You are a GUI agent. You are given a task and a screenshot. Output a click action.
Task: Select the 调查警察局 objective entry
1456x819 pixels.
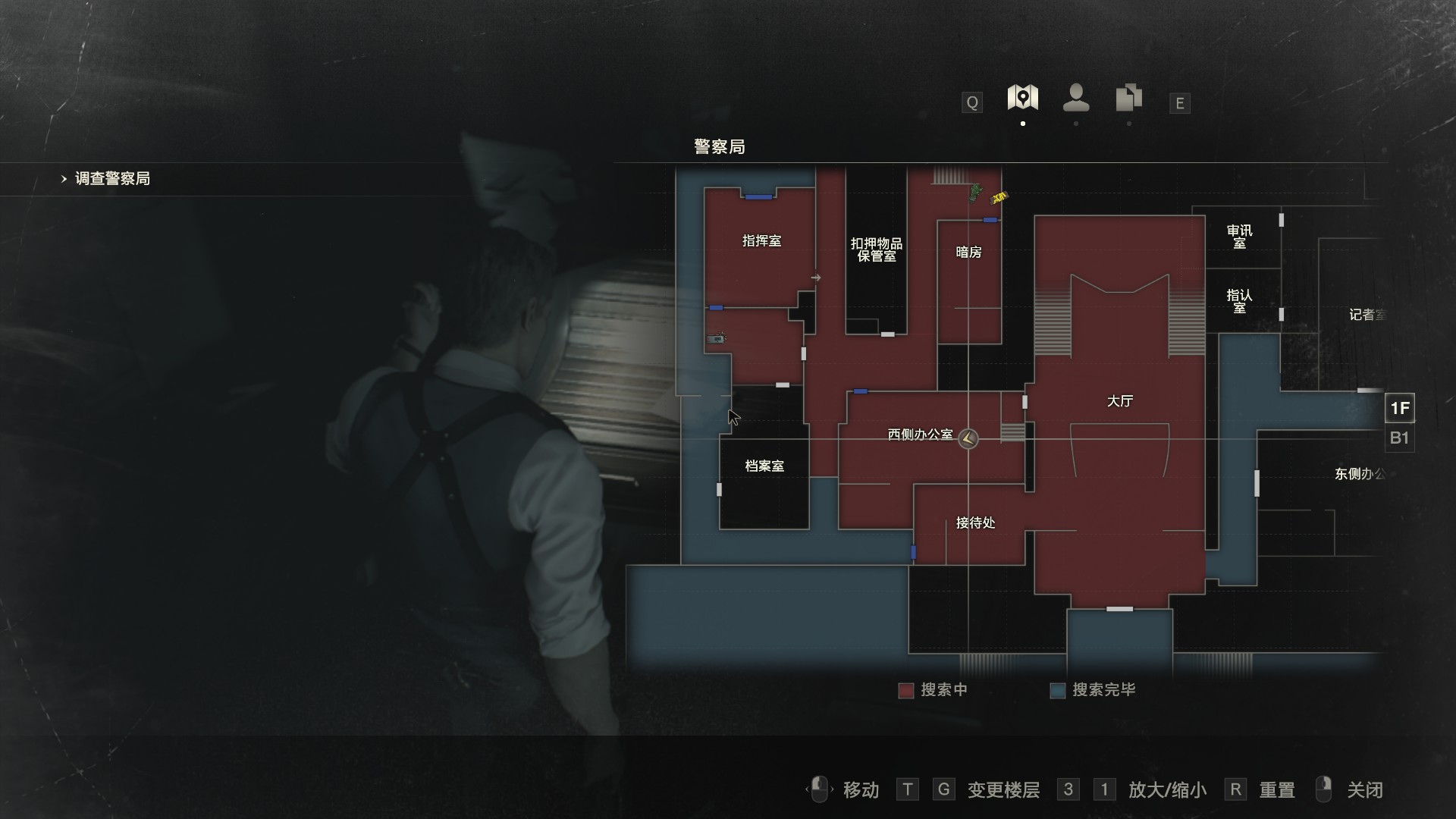click(x=112, y=179)
